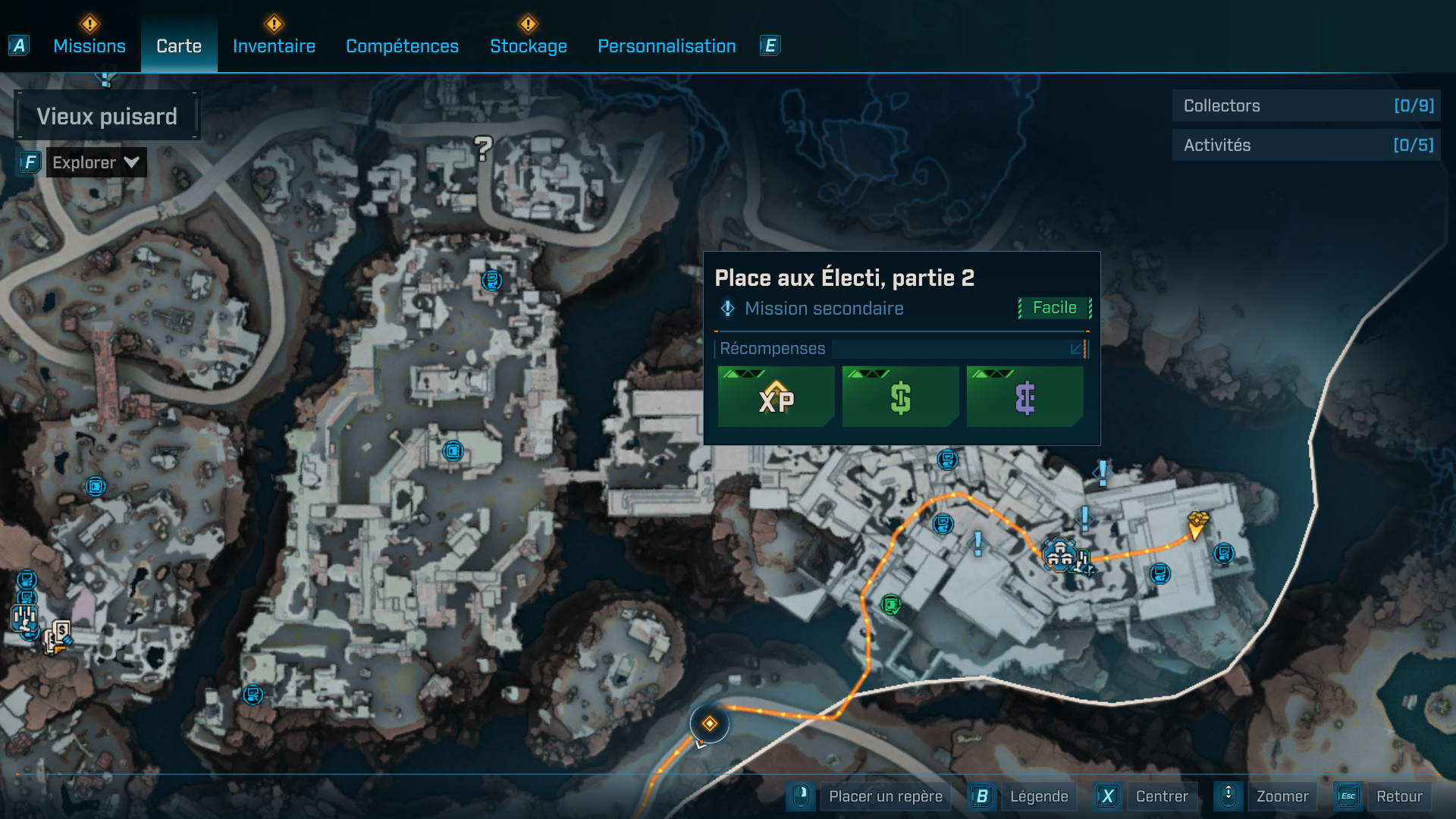Select the orange diamond mission marker

[x=710, y=723]
